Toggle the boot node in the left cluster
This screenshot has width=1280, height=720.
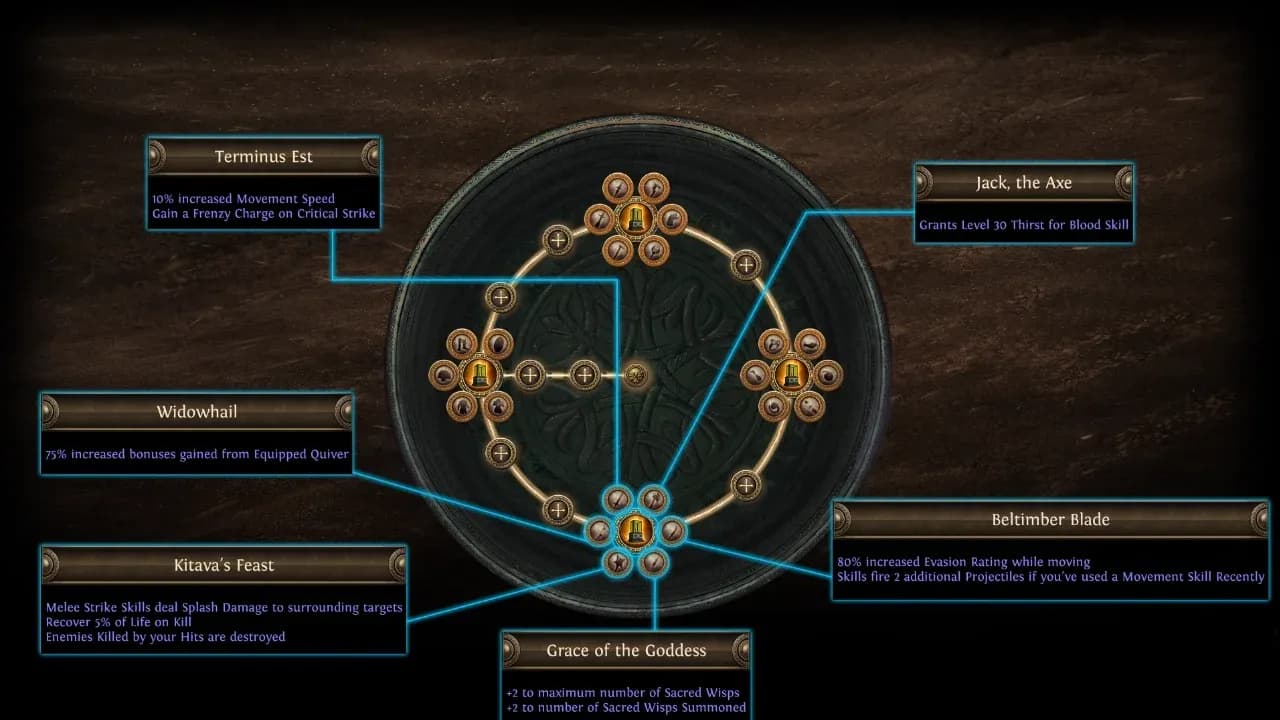coord(462,343)
